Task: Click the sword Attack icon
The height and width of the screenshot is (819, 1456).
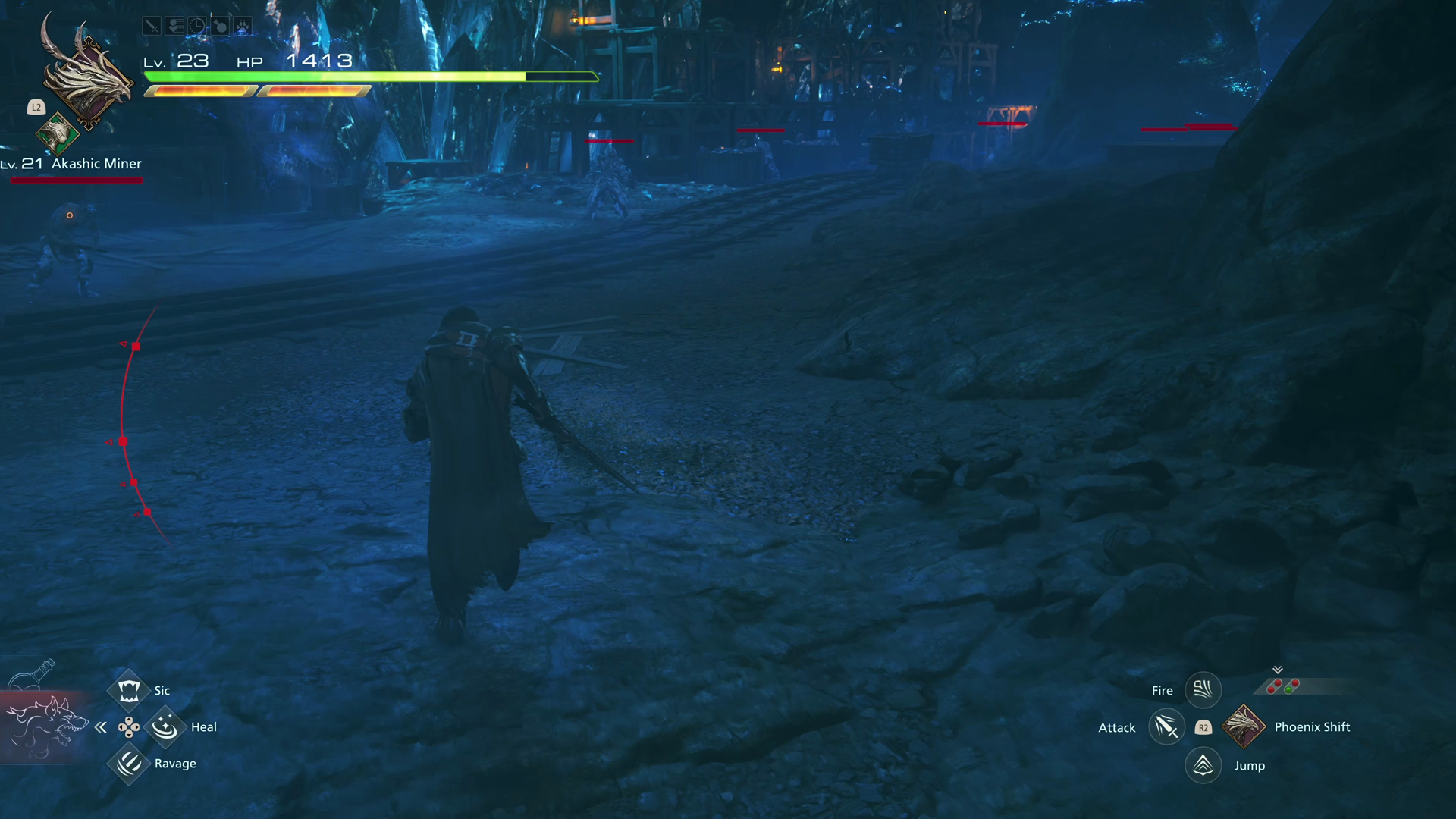Action: click(x=1166, y=727)
